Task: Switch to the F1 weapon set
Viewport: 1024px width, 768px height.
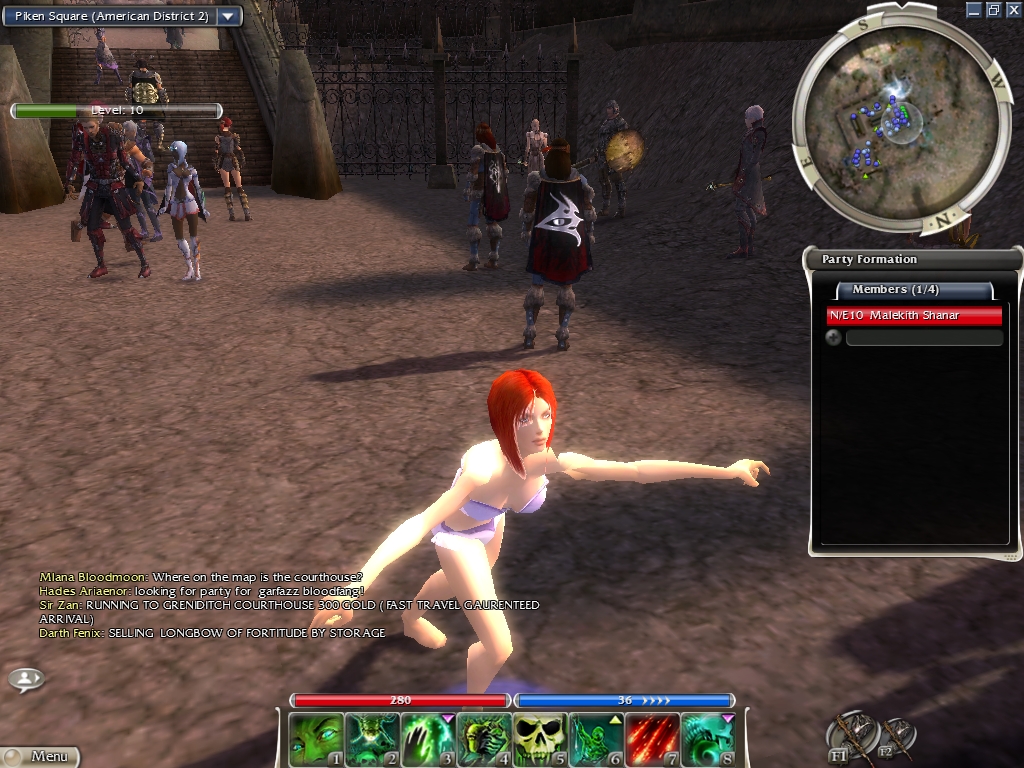Action: pyautogui.click(x=855, y=736)
